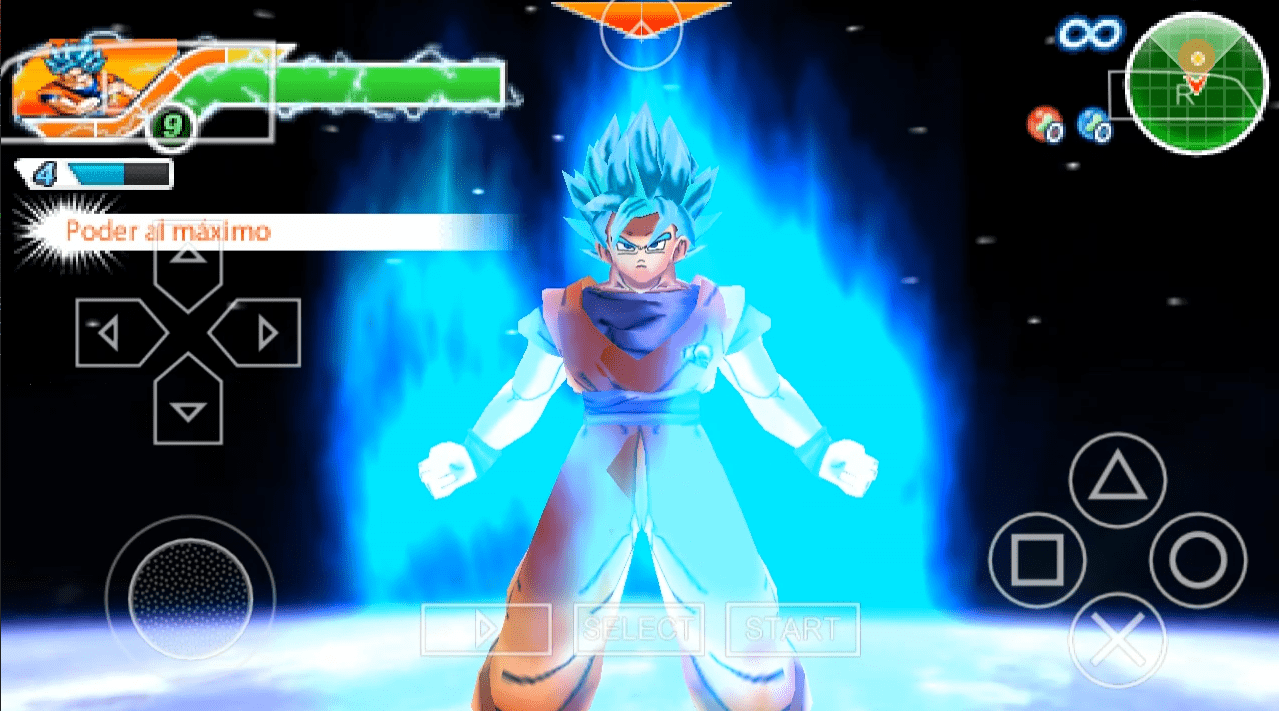The height and width of the screenshot is (711, 1279).
Task: Click the START touch button
Action: click(x=792, y=630)
